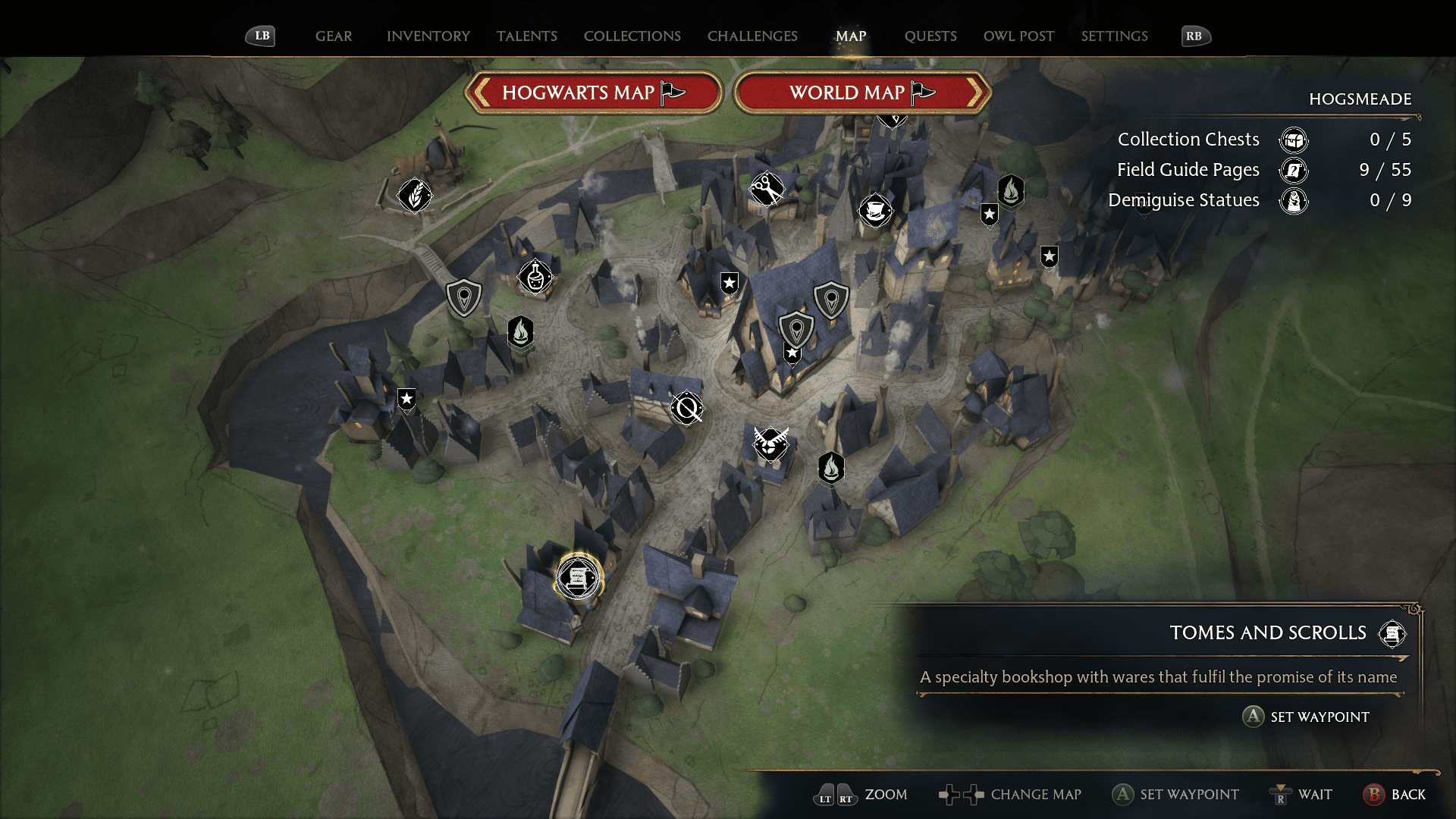Image resolution: width=1456 pixels, height=819 pixels.
Task: Open the Challenges tab
Action: pos(752,36)
